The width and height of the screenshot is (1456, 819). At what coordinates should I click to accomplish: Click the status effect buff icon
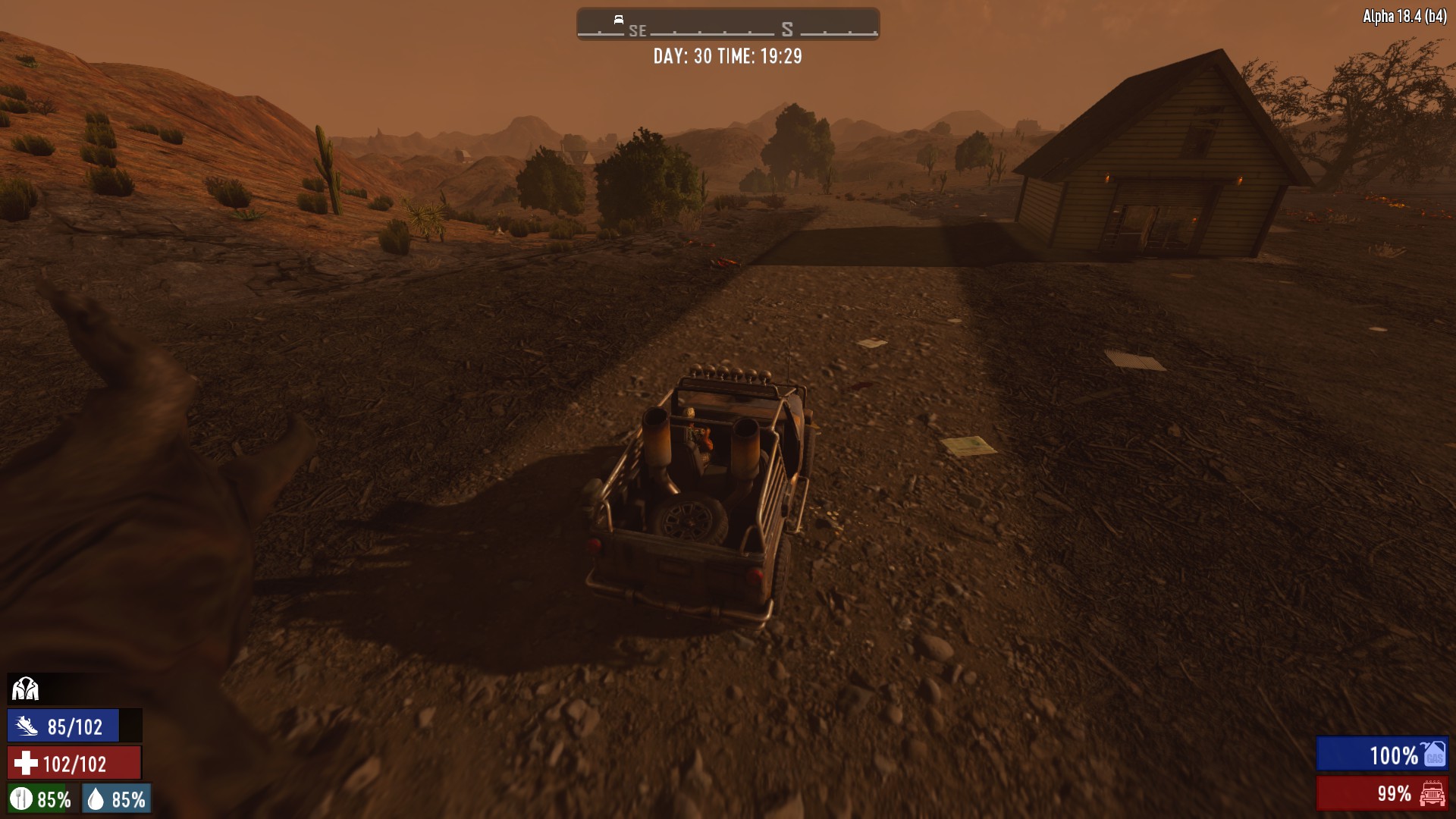pyautogui.click(x=25, y=689)
